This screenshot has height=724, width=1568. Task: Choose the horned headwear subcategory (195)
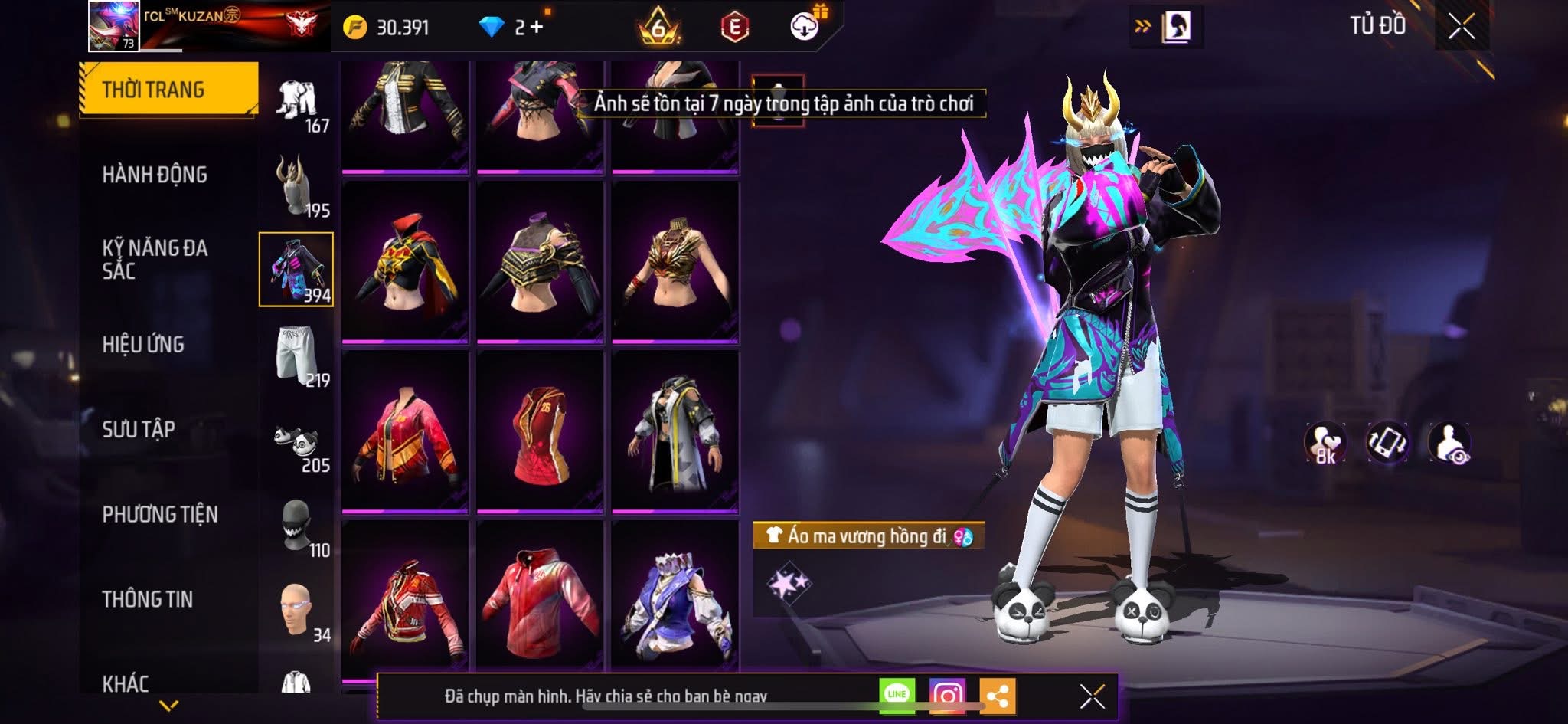pos(297,185)
